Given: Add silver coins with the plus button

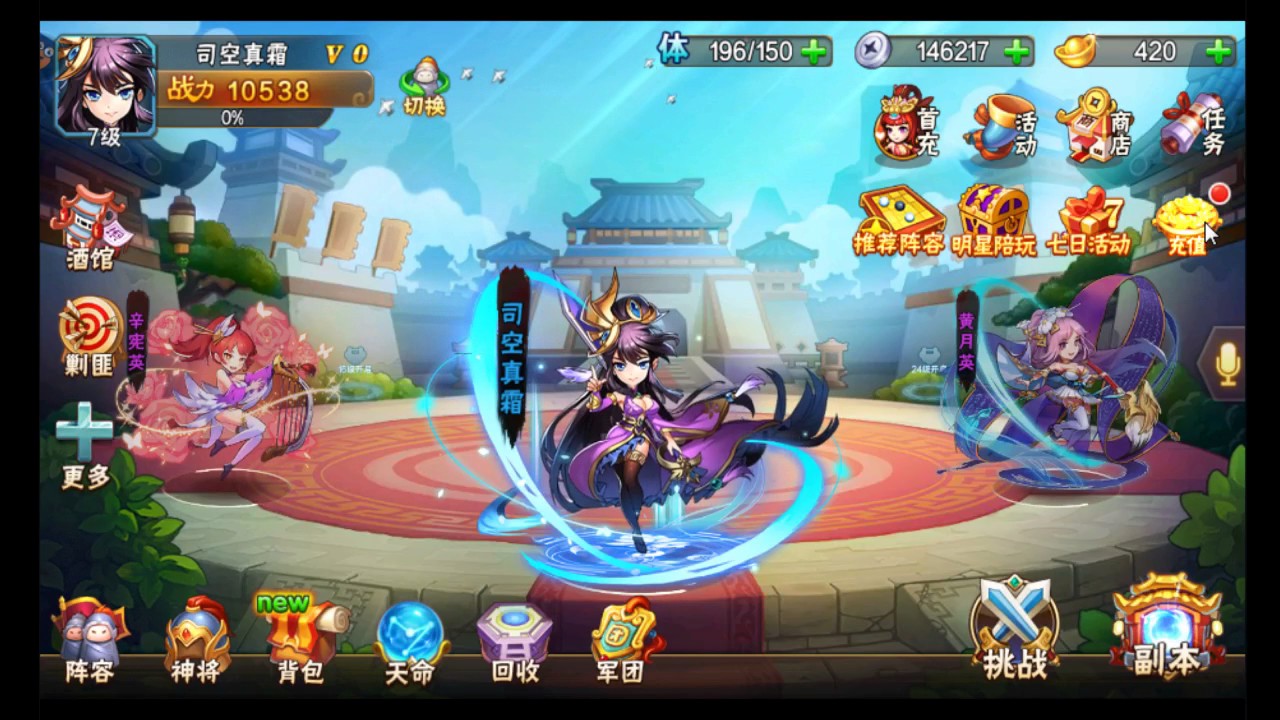Looking at the screenshot, I should 1017,51.
